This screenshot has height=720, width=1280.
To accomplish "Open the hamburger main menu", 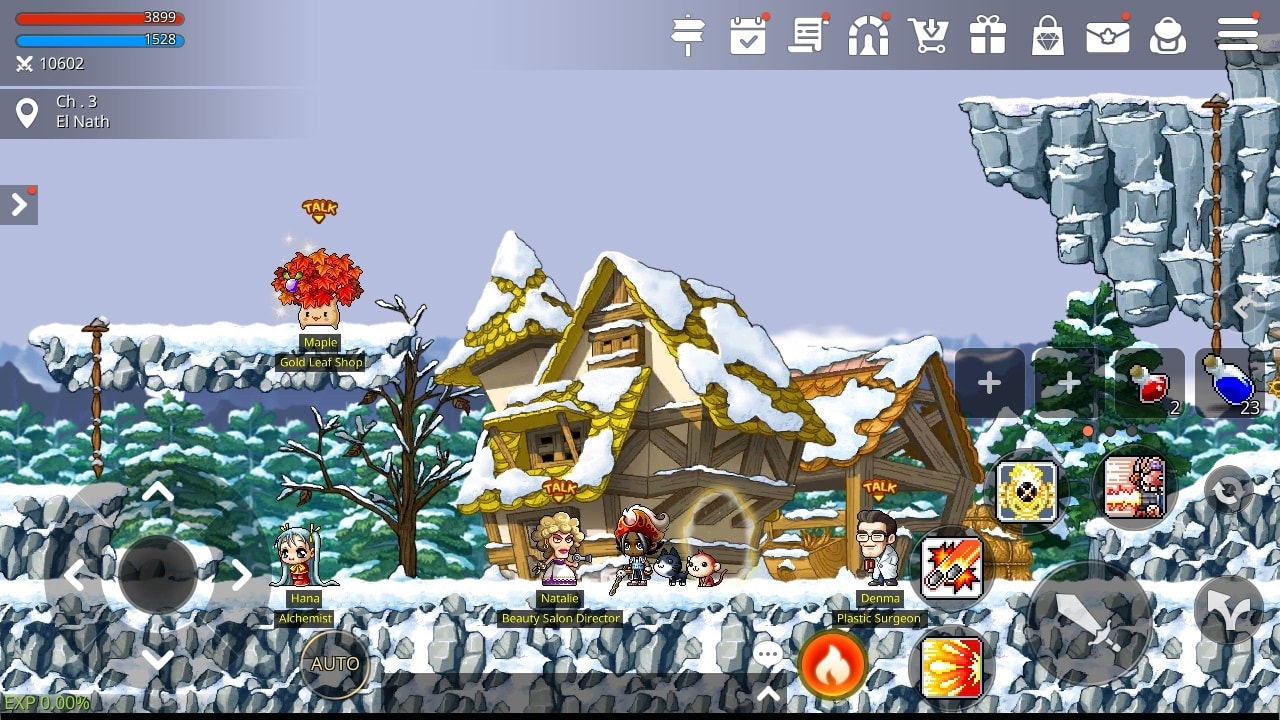I will (1237, 34).
